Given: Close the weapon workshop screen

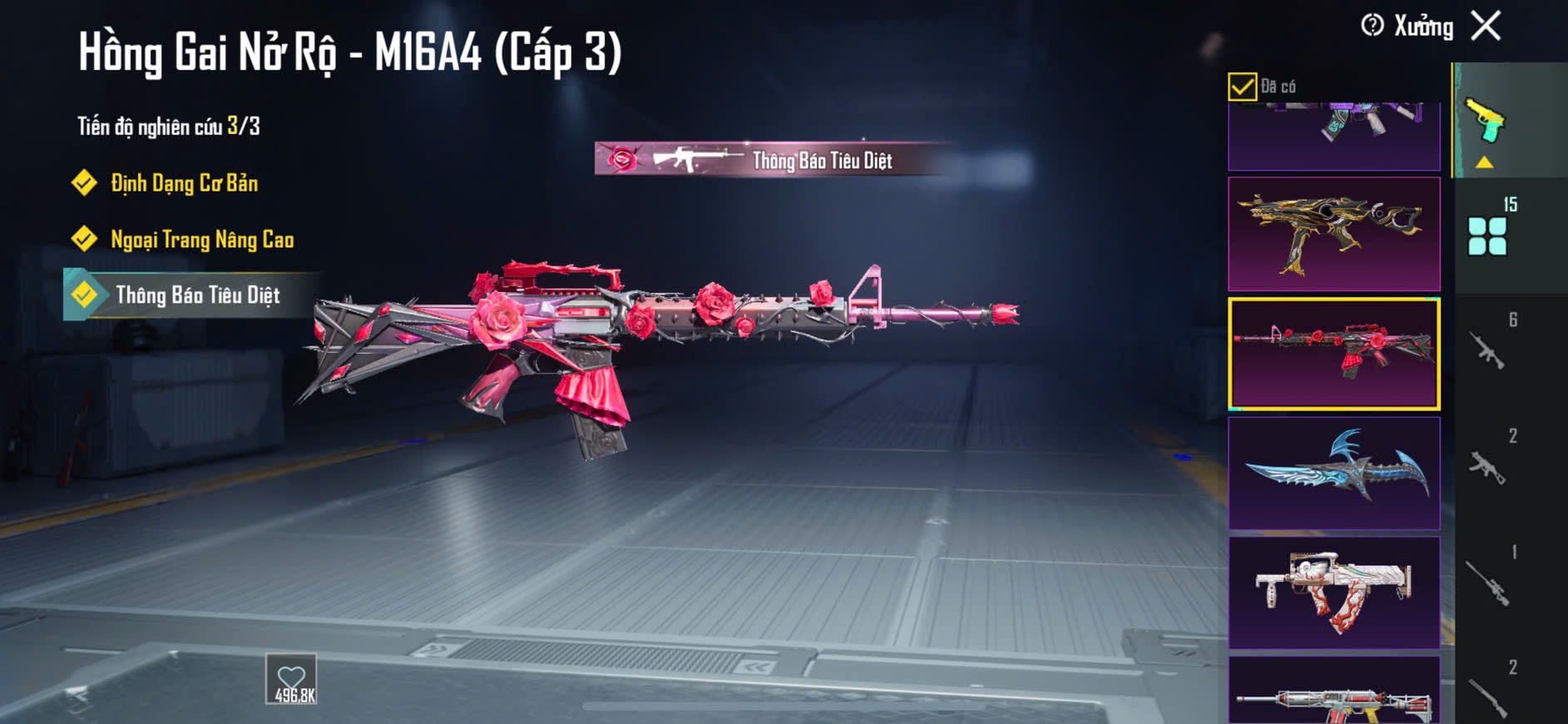Looking at the screenshot, I should [1486, 26].
